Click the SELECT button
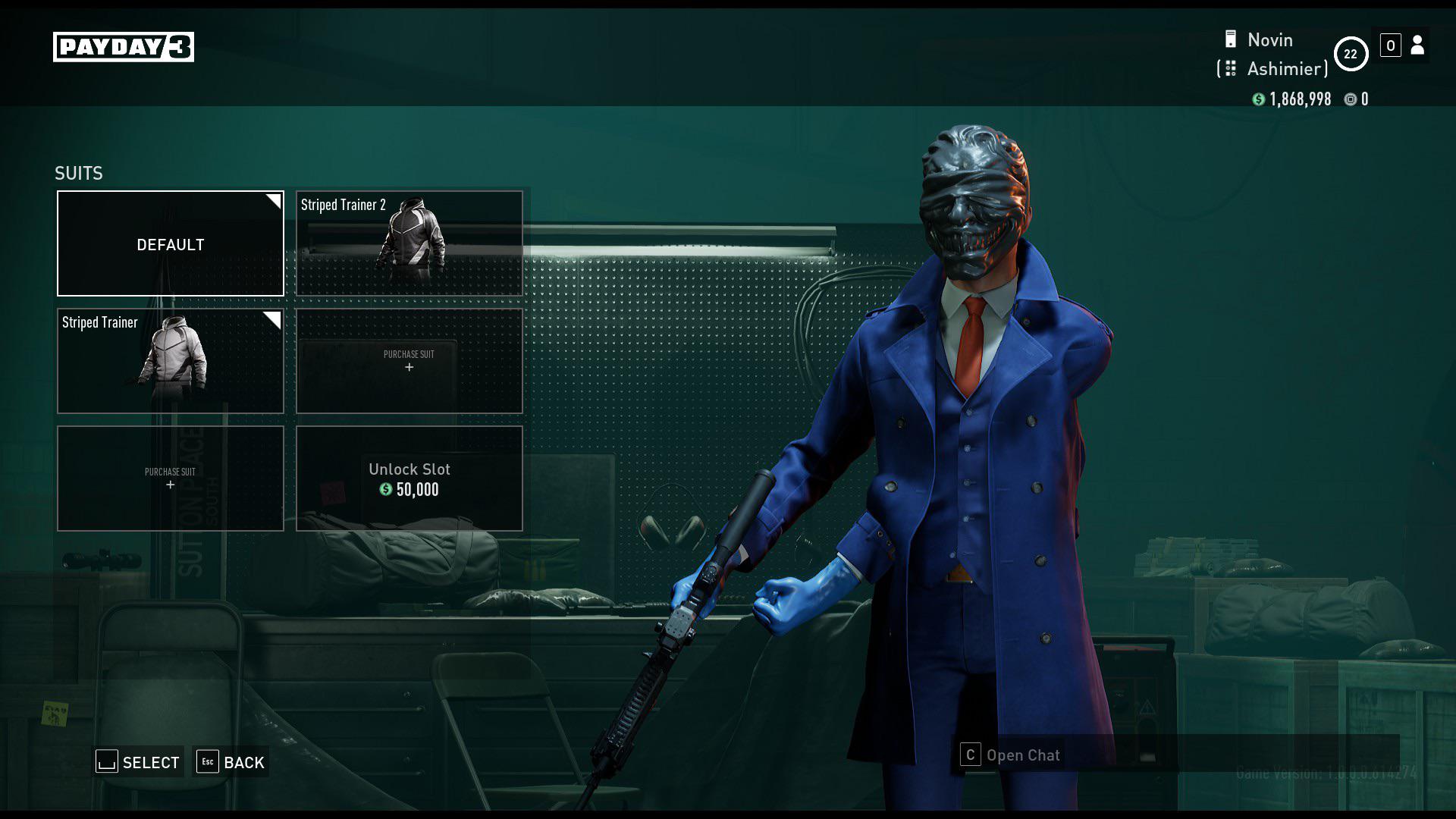1456x819 pixels. pyautogui.click(x=139, y=762)
